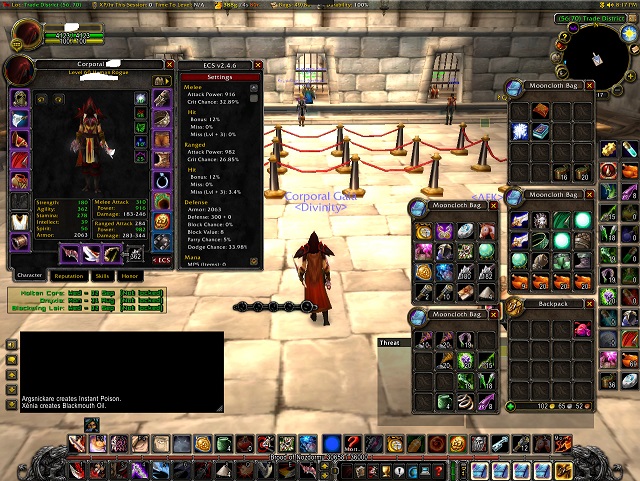Select the equipped helmet slot
Image resolution: width=640 pixels, height=481 pixels.
pos(20,99)
